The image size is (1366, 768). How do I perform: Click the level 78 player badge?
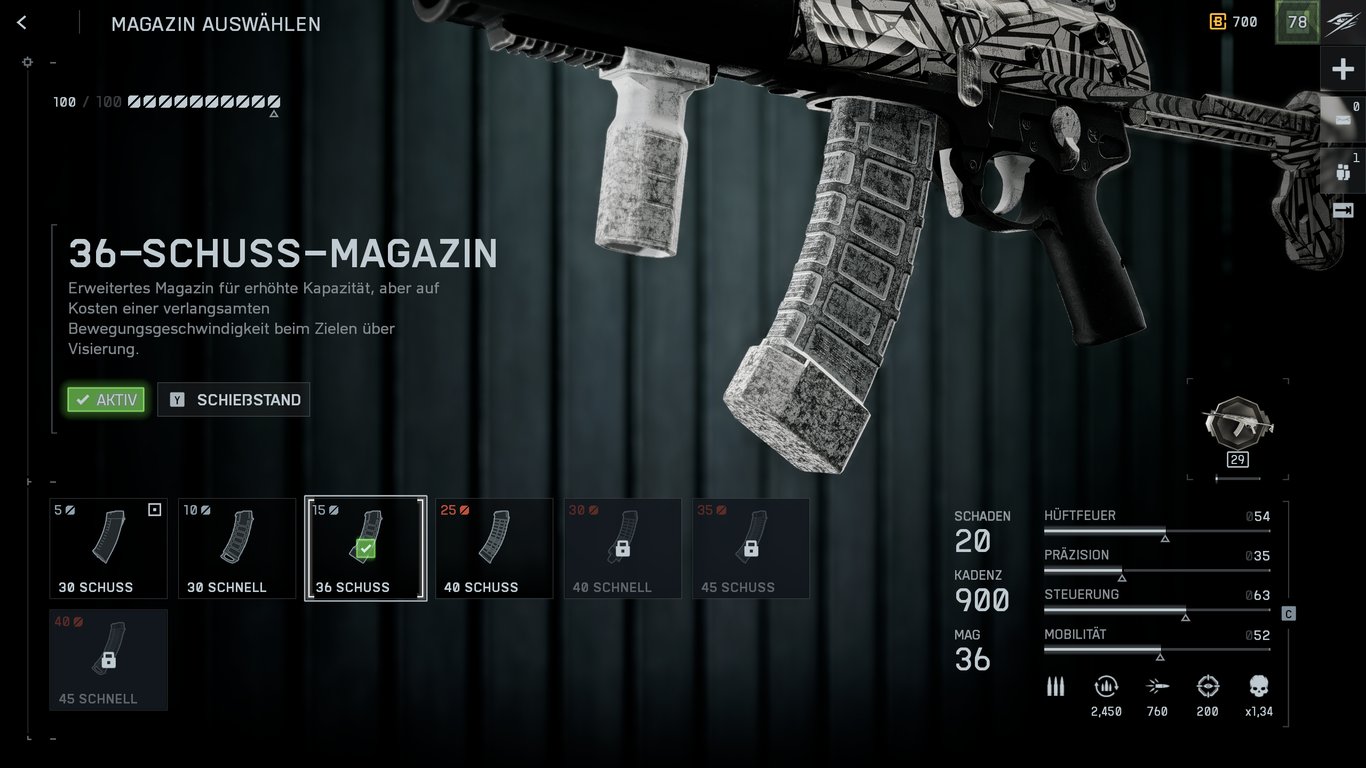(x=1297, y=22)
